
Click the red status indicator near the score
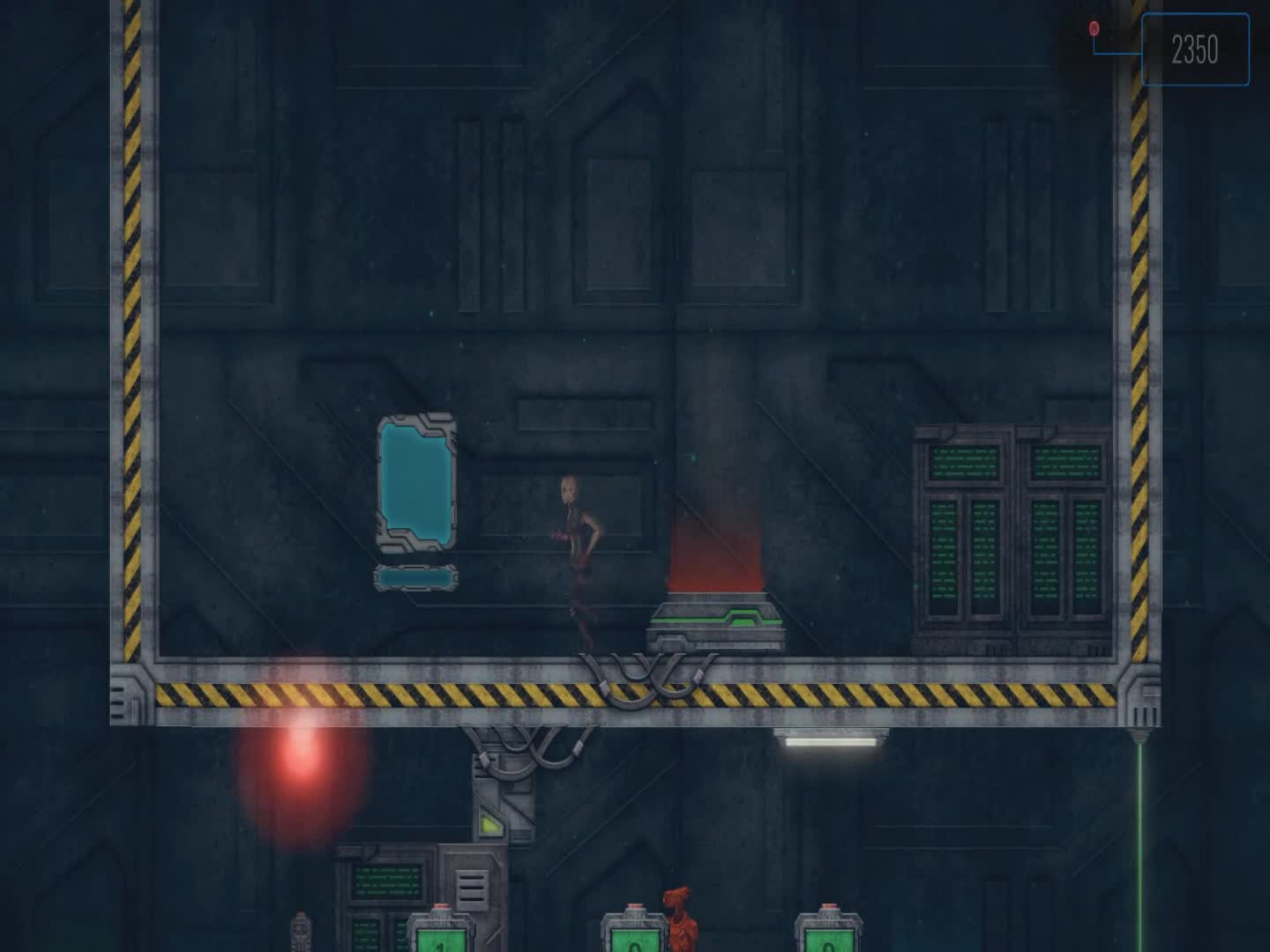click(x=1094, y=29)
